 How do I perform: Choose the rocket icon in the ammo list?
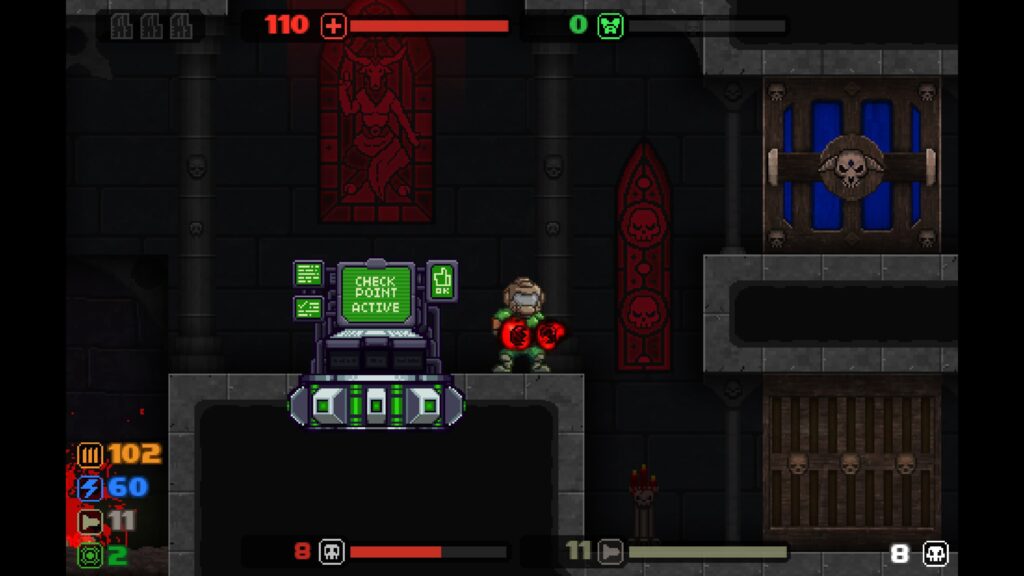(91, 522)
